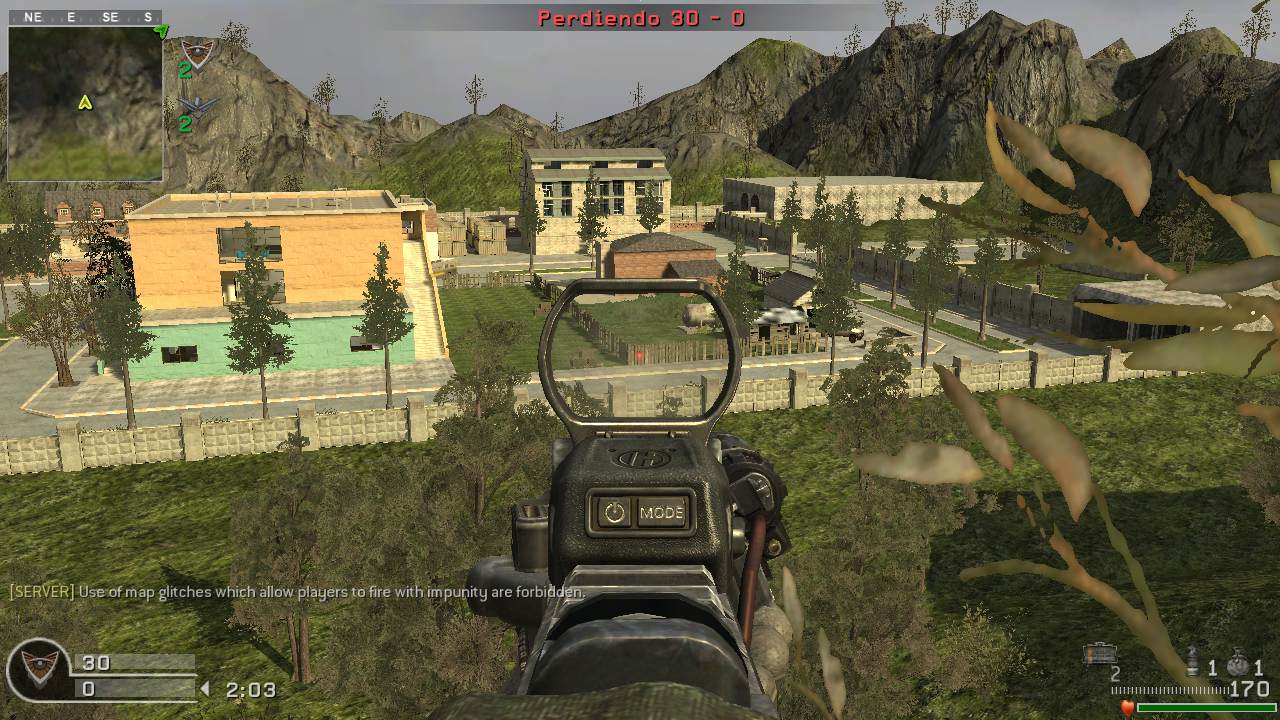The image size is (1280, 720).
Task: Select the claymore mine inventory icon
Action: click(1100, 654)
